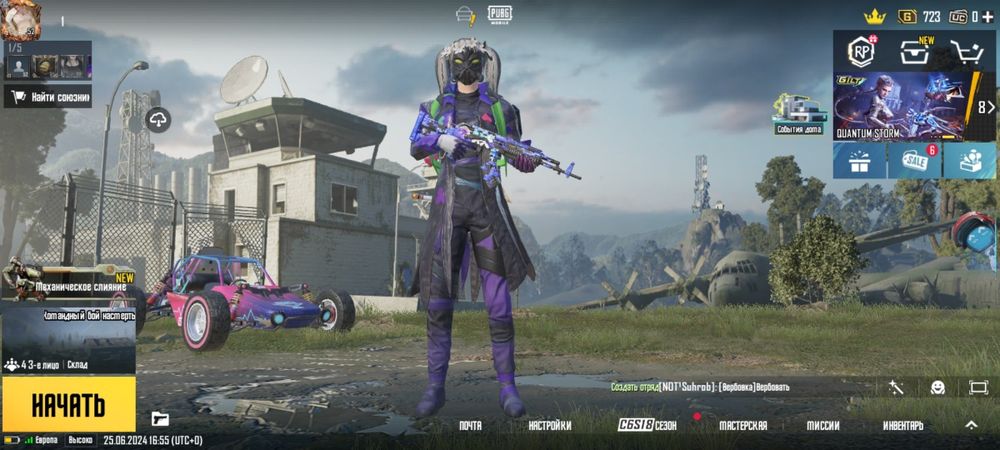1000x450 pixels.
Task: Open the SALE offers tile
Action: click(x=914, y=160)
